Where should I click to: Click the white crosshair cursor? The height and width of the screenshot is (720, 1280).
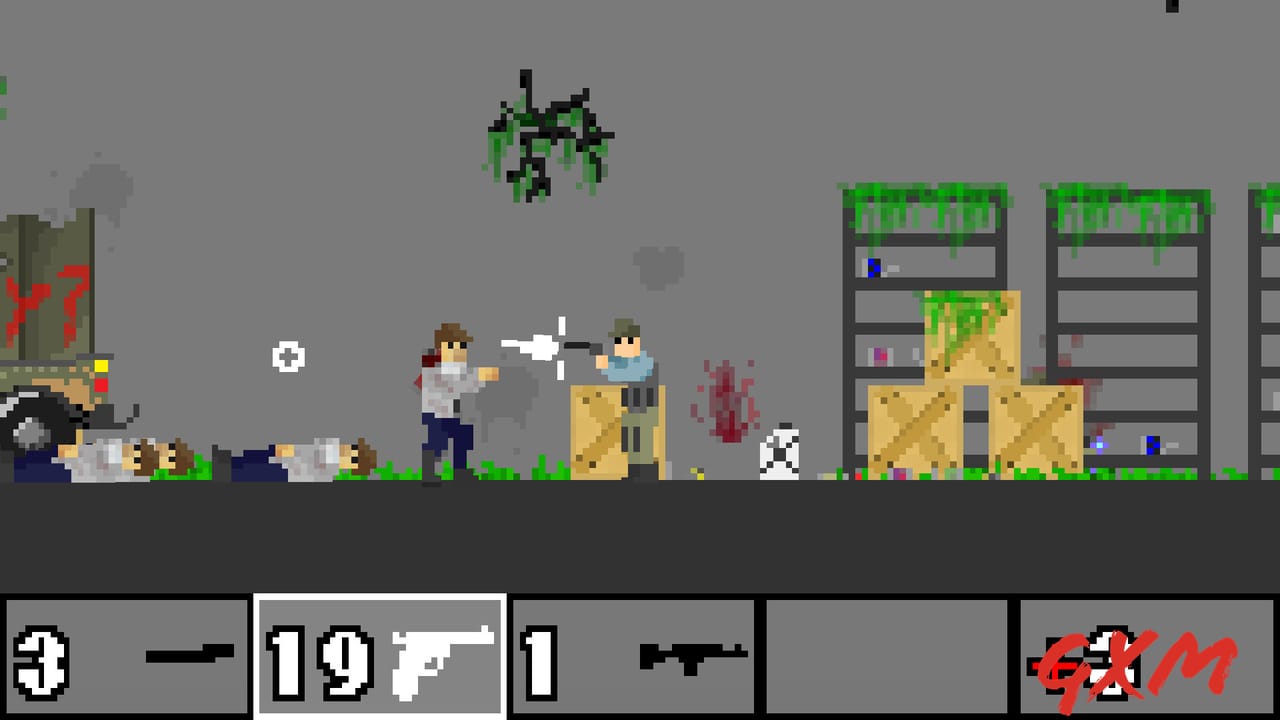pyautogui.click(x=288, y=357)
